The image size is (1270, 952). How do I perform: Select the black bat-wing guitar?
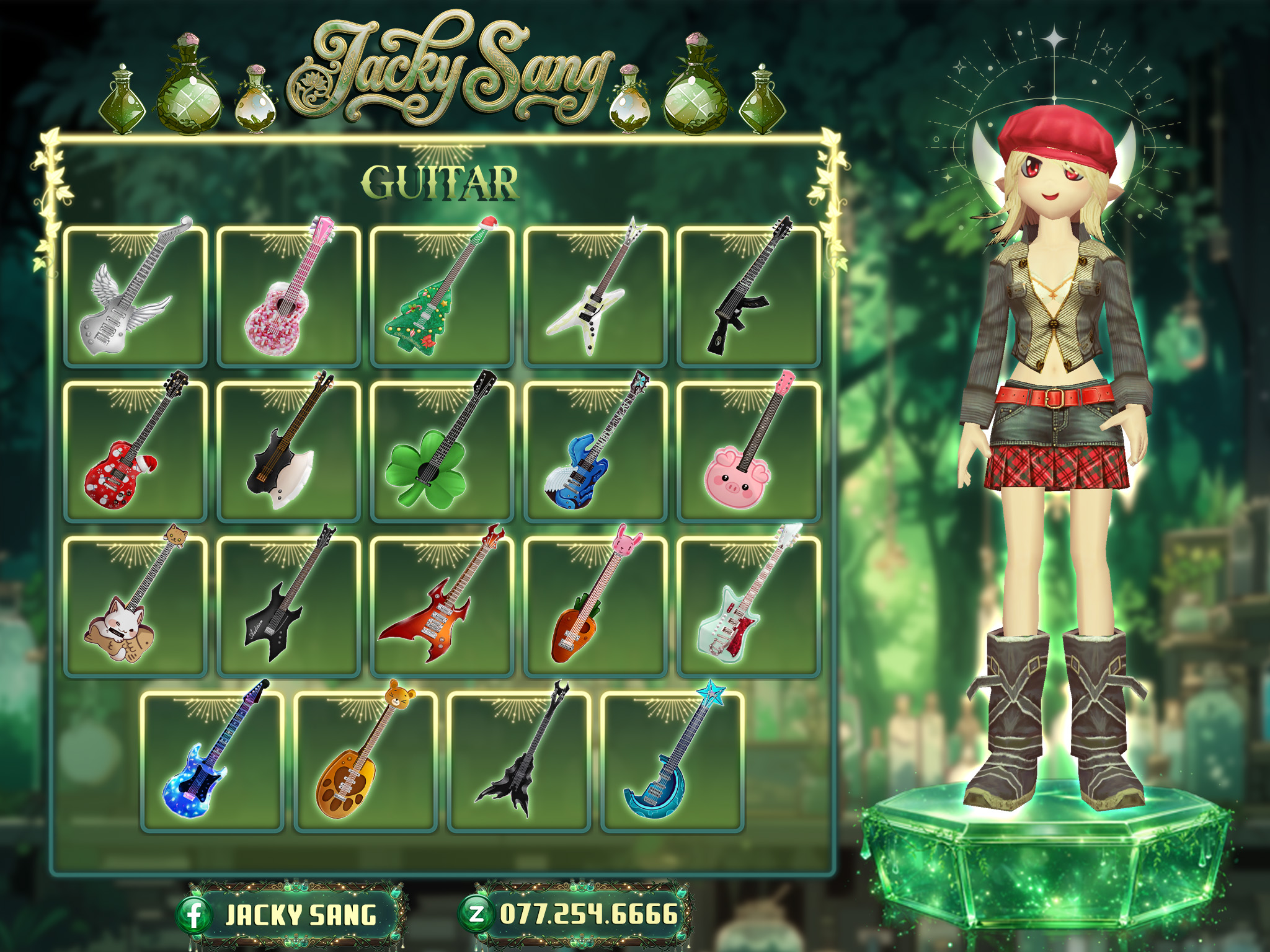pyautogui.click(x=519, y=760)
